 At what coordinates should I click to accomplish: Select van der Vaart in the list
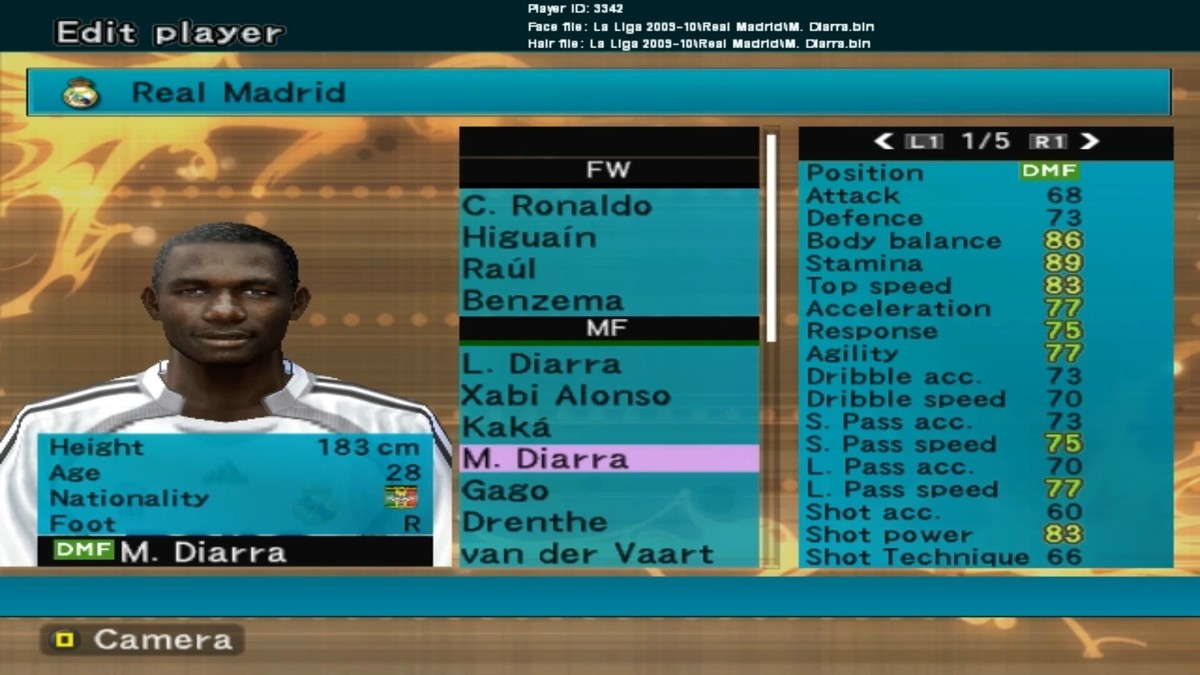[x=588, y=553]
